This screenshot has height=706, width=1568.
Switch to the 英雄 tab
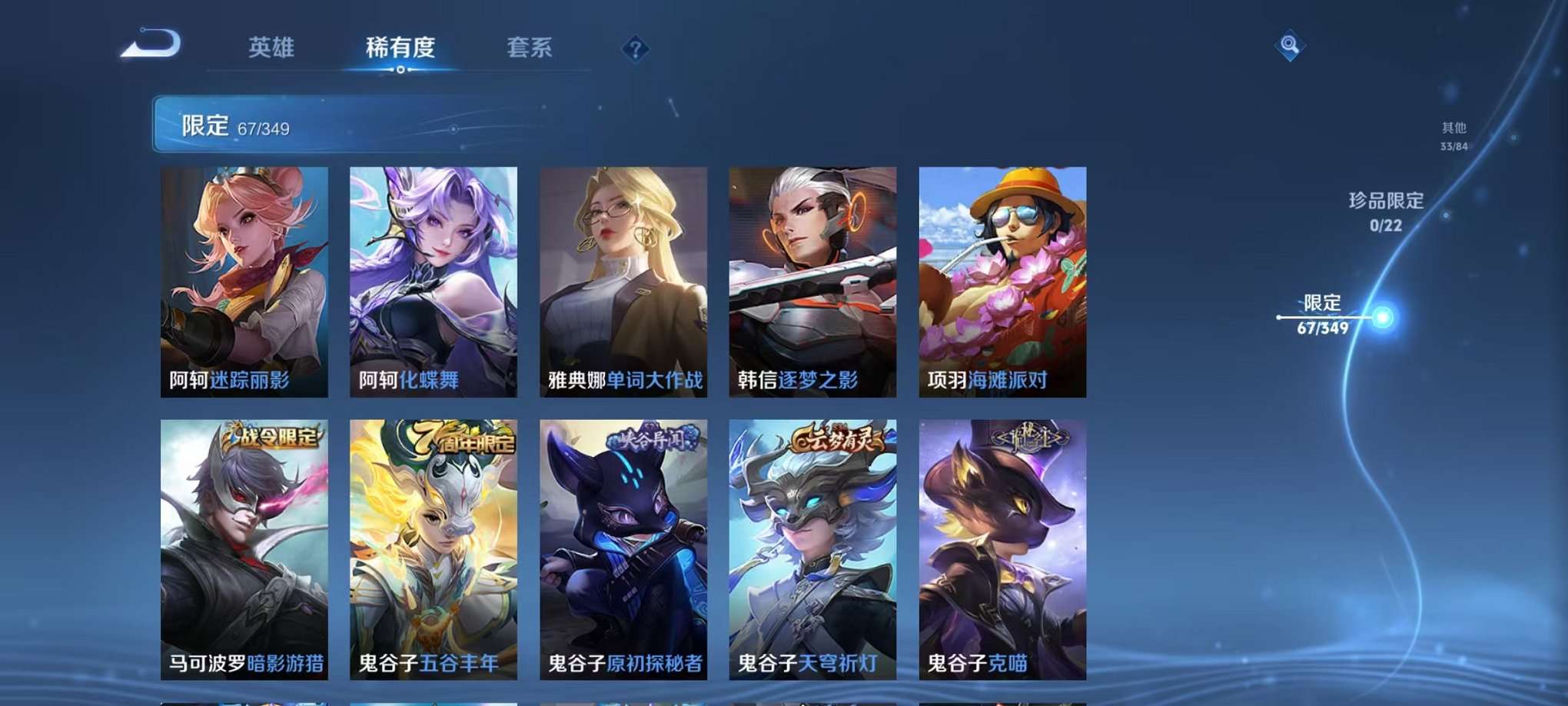click(271, 46)
